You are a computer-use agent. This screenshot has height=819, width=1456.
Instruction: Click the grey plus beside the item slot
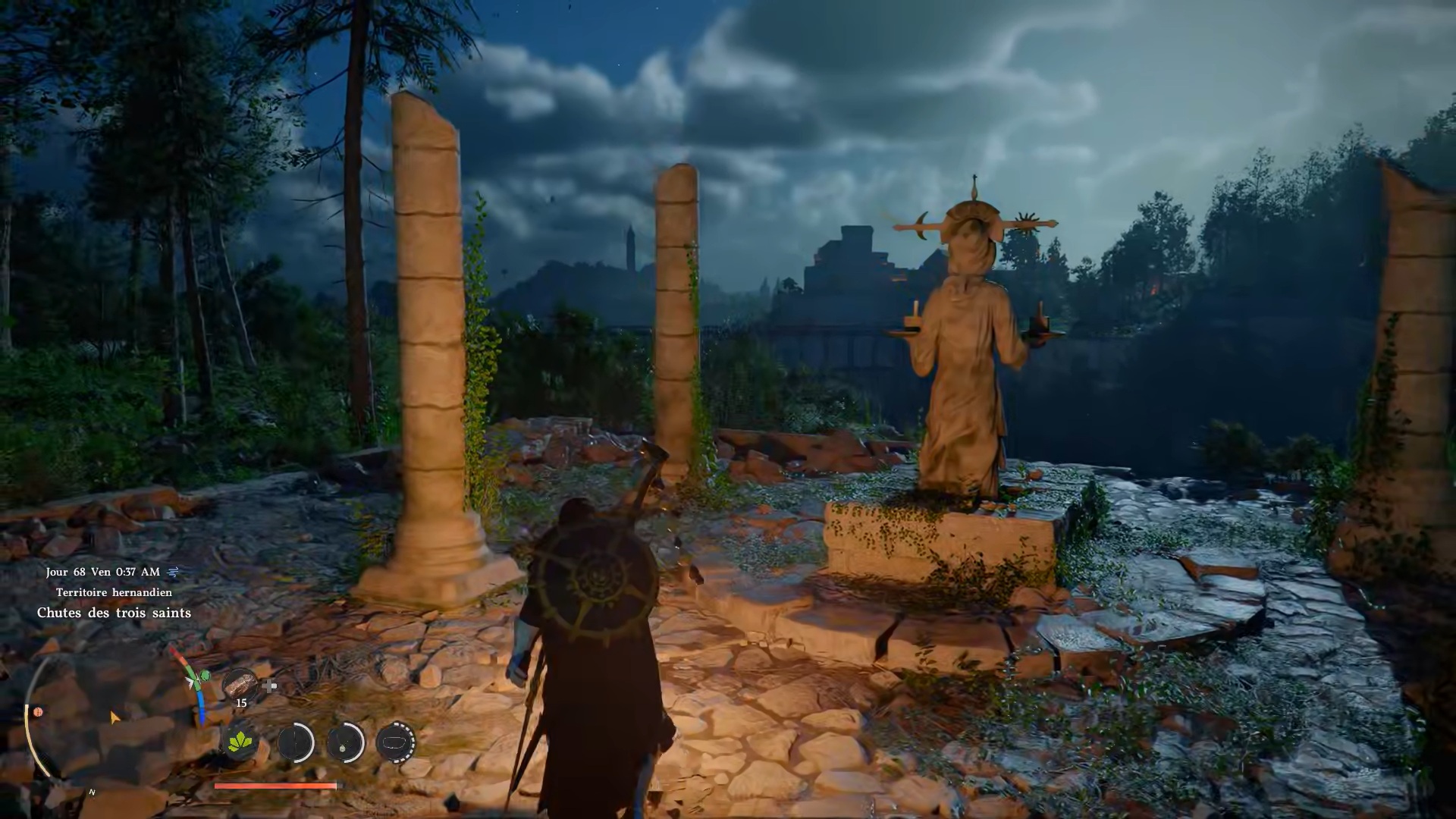(269, 686)
